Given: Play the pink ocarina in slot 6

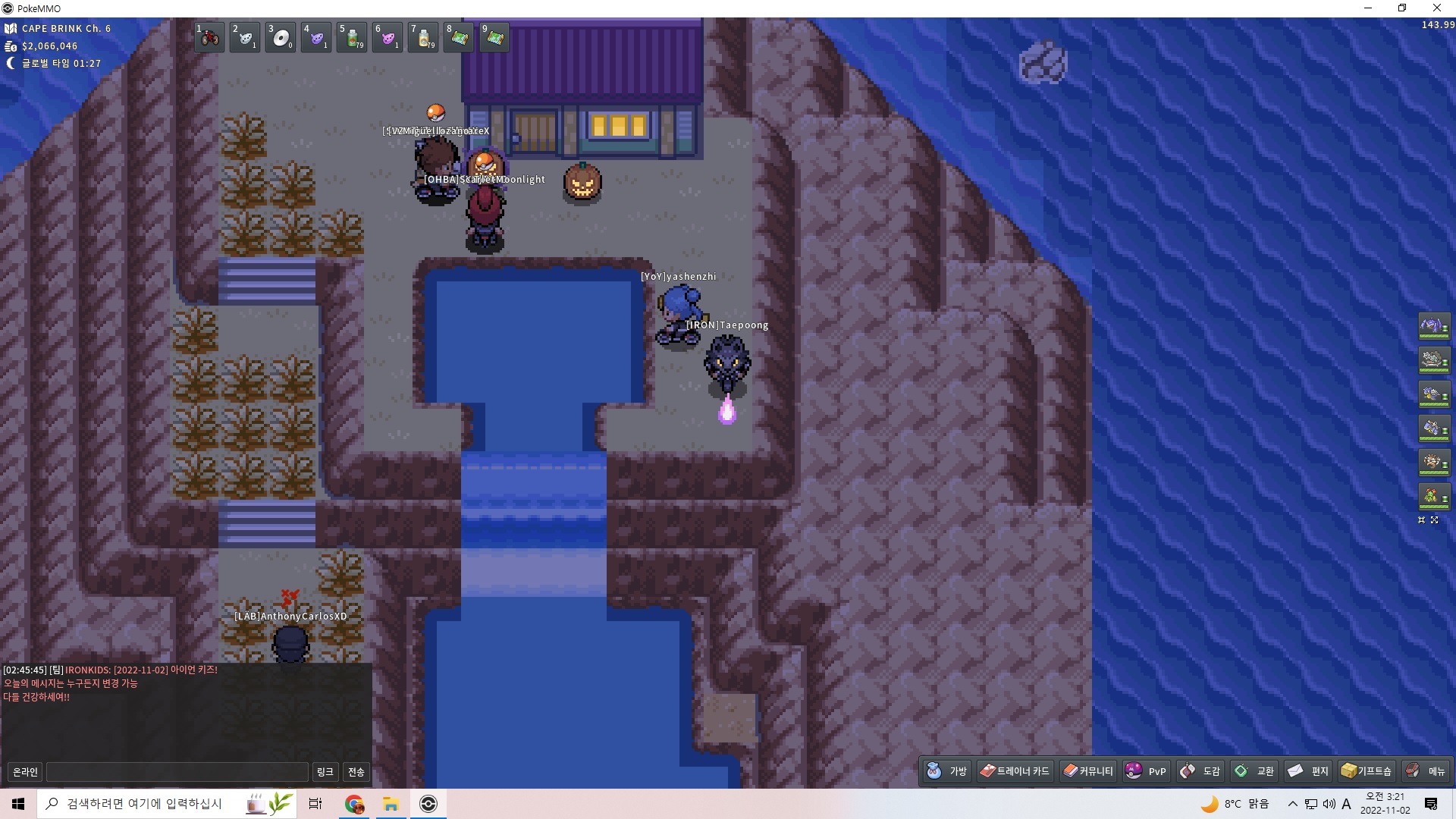Looking at the screenshot, I should coord(388,37).
